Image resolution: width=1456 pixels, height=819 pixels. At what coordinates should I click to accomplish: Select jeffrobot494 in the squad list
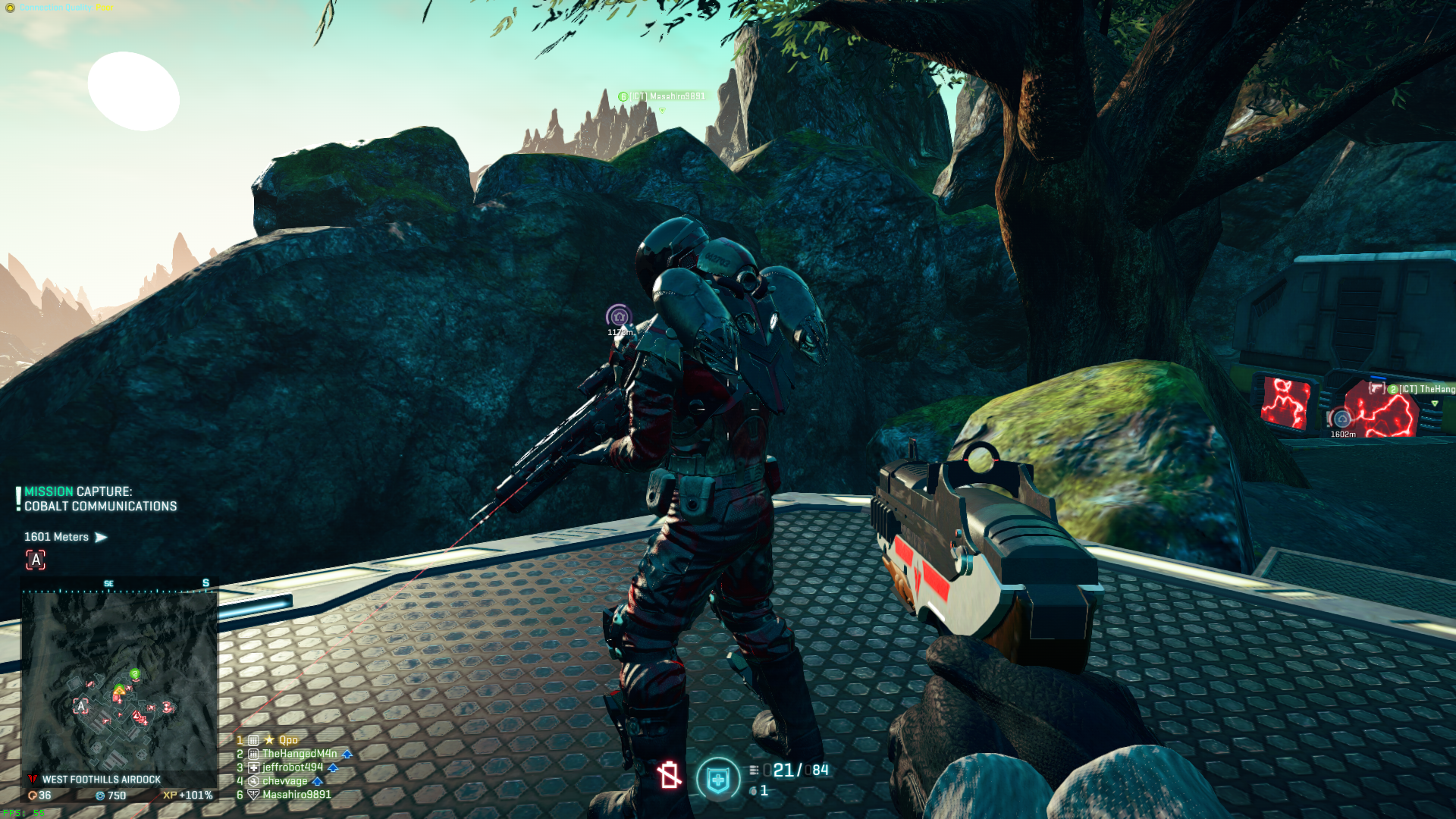[x=292, y=767]
